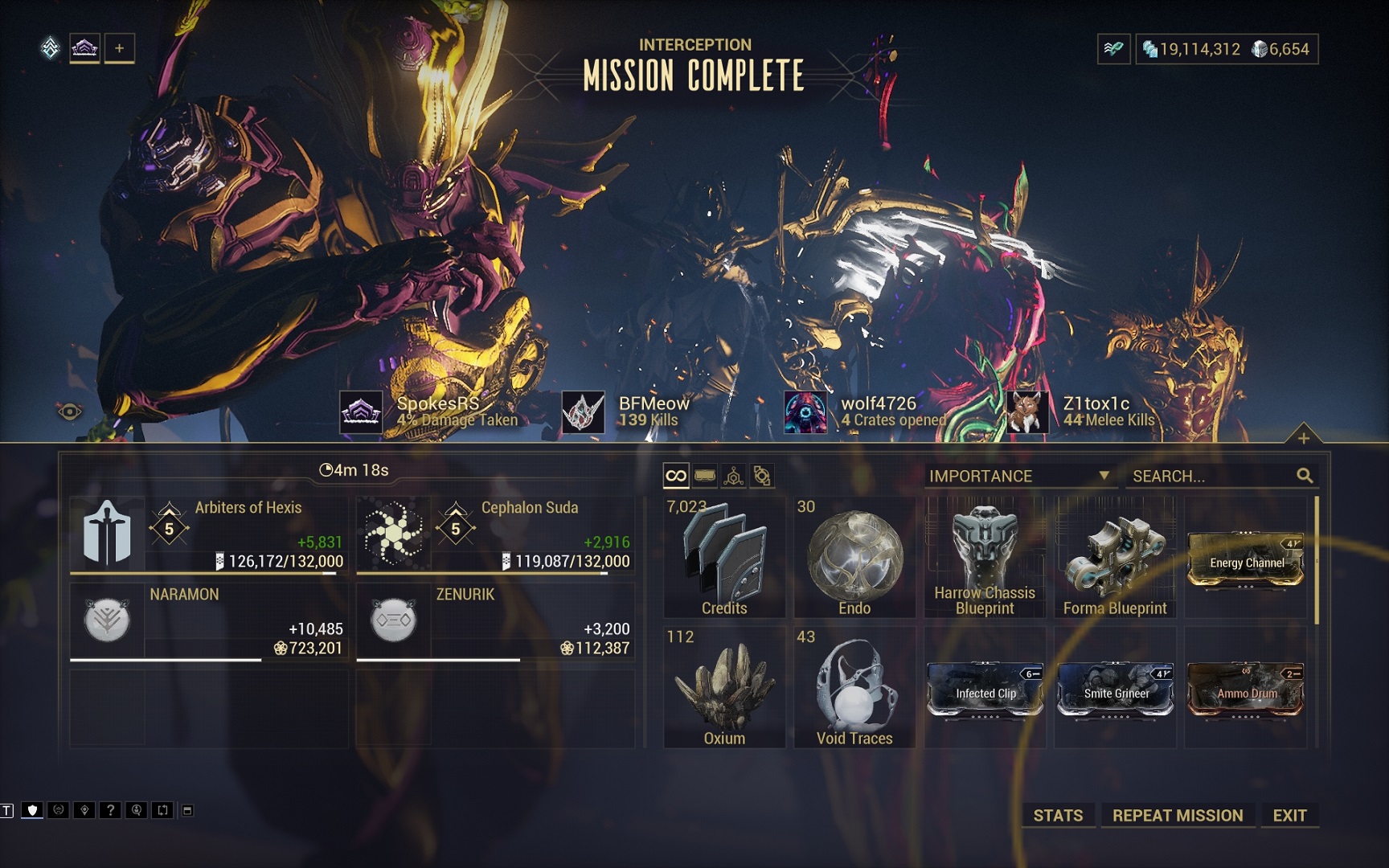The height and width of the screenshot is (868, 1389).
Task: Select the Endo reward tile
Action: 854,557
